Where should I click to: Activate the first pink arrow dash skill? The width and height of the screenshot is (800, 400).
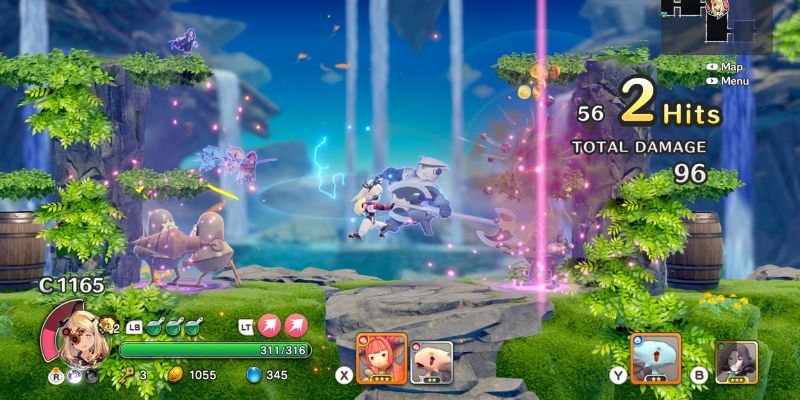(270, 324)
